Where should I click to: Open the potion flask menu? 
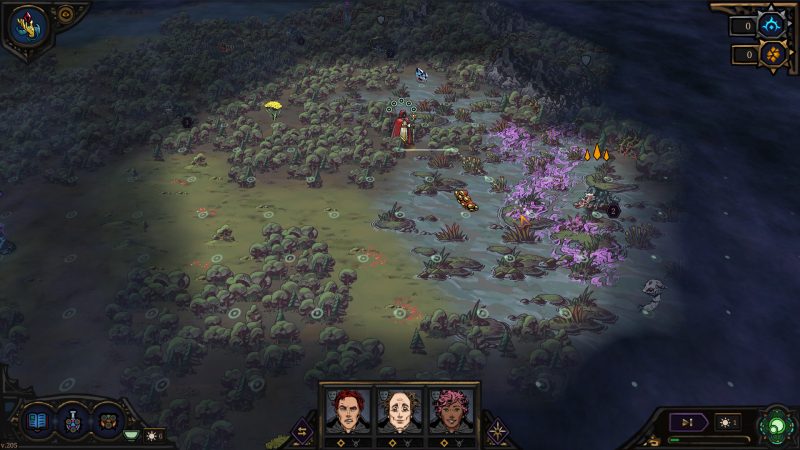[x=73, y=421]
